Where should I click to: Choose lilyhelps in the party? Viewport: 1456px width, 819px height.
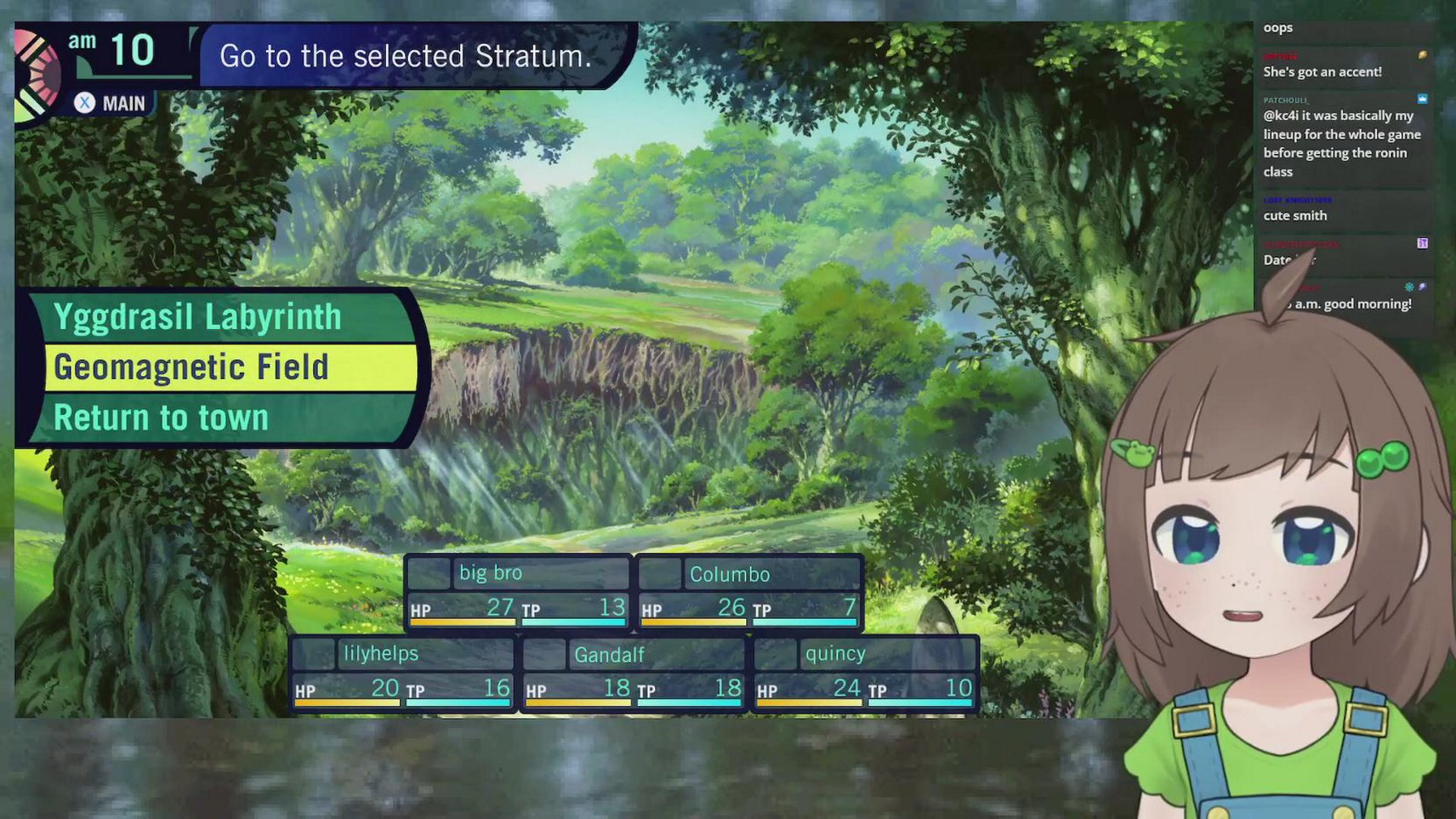click(403, 673)
